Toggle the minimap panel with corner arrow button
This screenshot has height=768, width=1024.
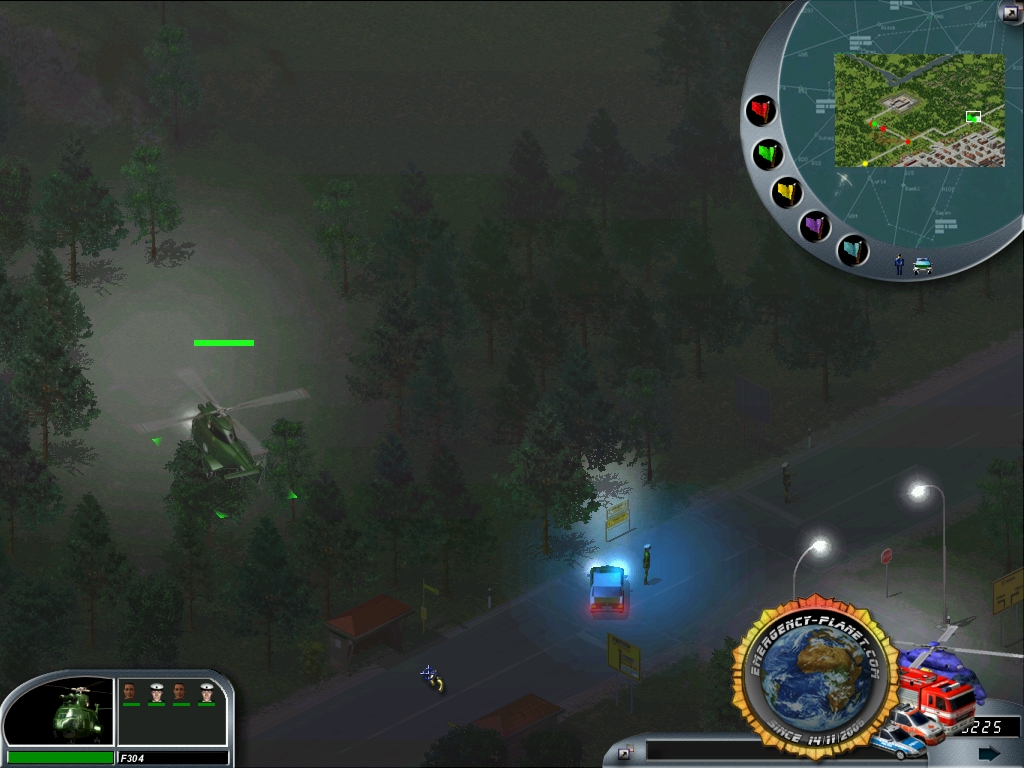tap(1010, 12)
